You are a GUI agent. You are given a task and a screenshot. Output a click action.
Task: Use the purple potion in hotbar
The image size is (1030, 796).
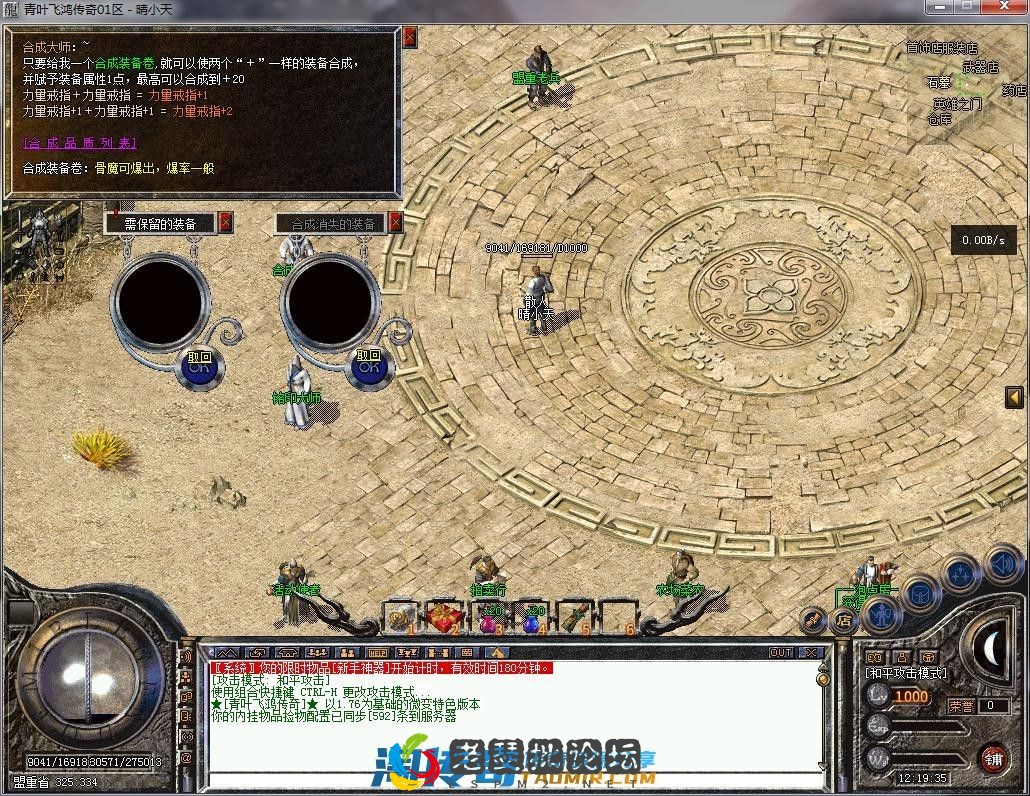pos(489,619)
